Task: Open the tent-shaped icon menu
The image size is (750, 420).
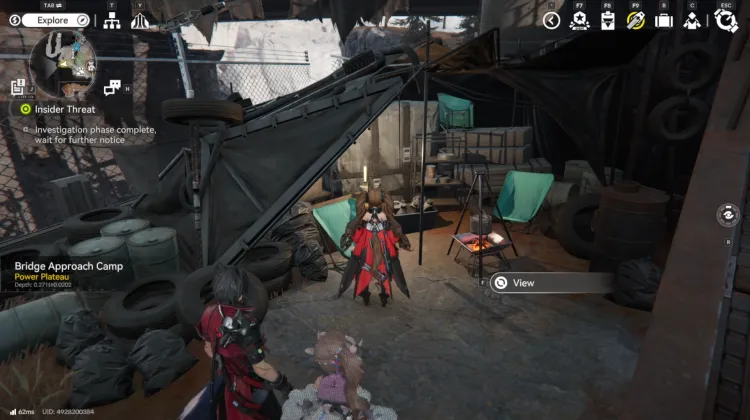Action: [x=140, y=21]
